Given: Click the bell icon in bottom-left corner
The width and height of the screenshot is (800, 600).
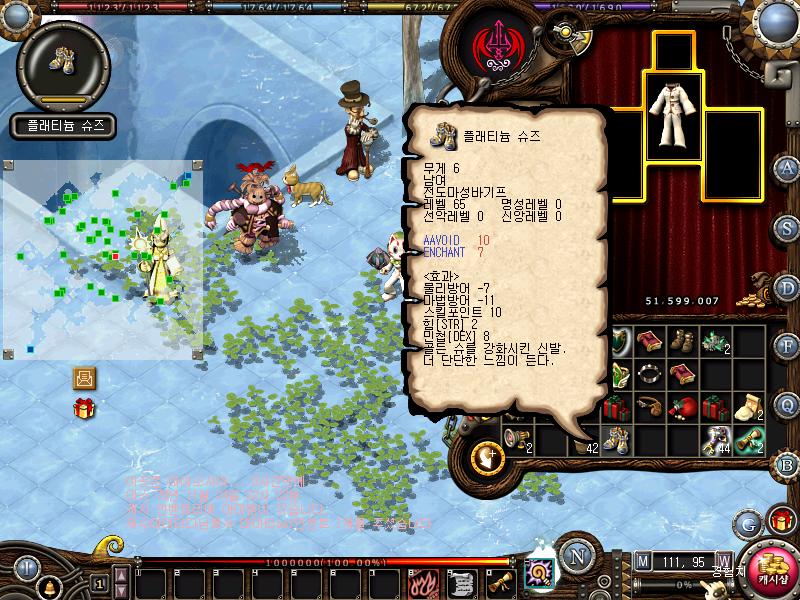Looking at the screenshot, I should pyautogui.click(x=47, y=586).
